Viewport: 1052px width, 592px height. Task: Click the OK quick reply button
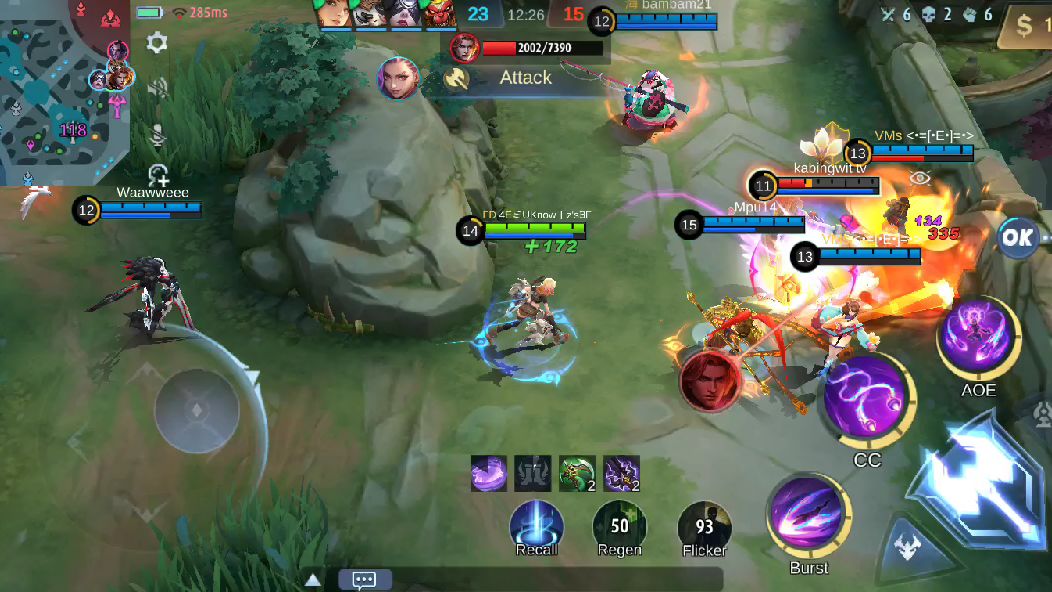click(1018, 238)
